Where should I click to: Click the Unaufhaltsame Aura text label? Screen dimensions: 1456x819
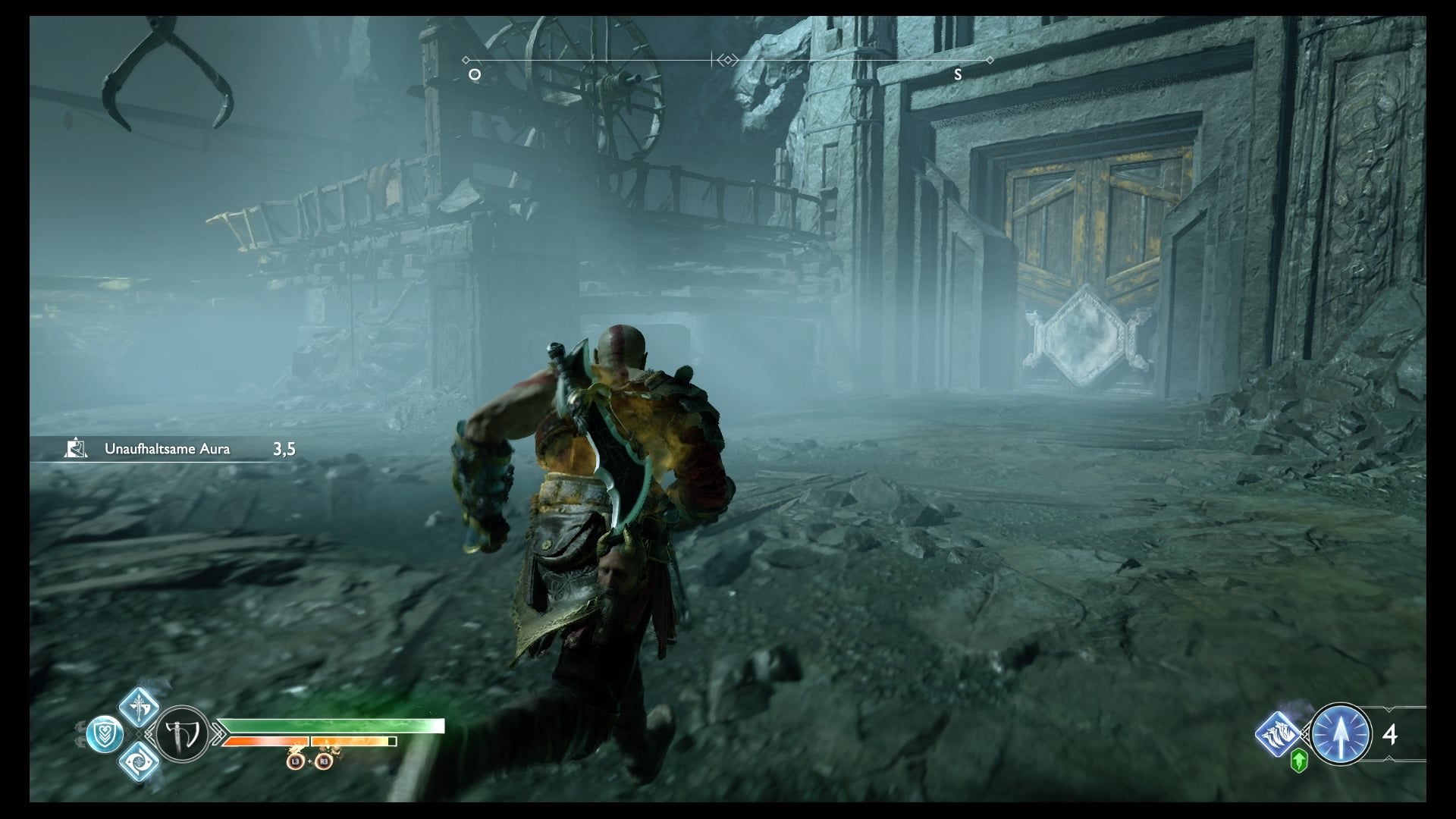click(x=167, y=448)
